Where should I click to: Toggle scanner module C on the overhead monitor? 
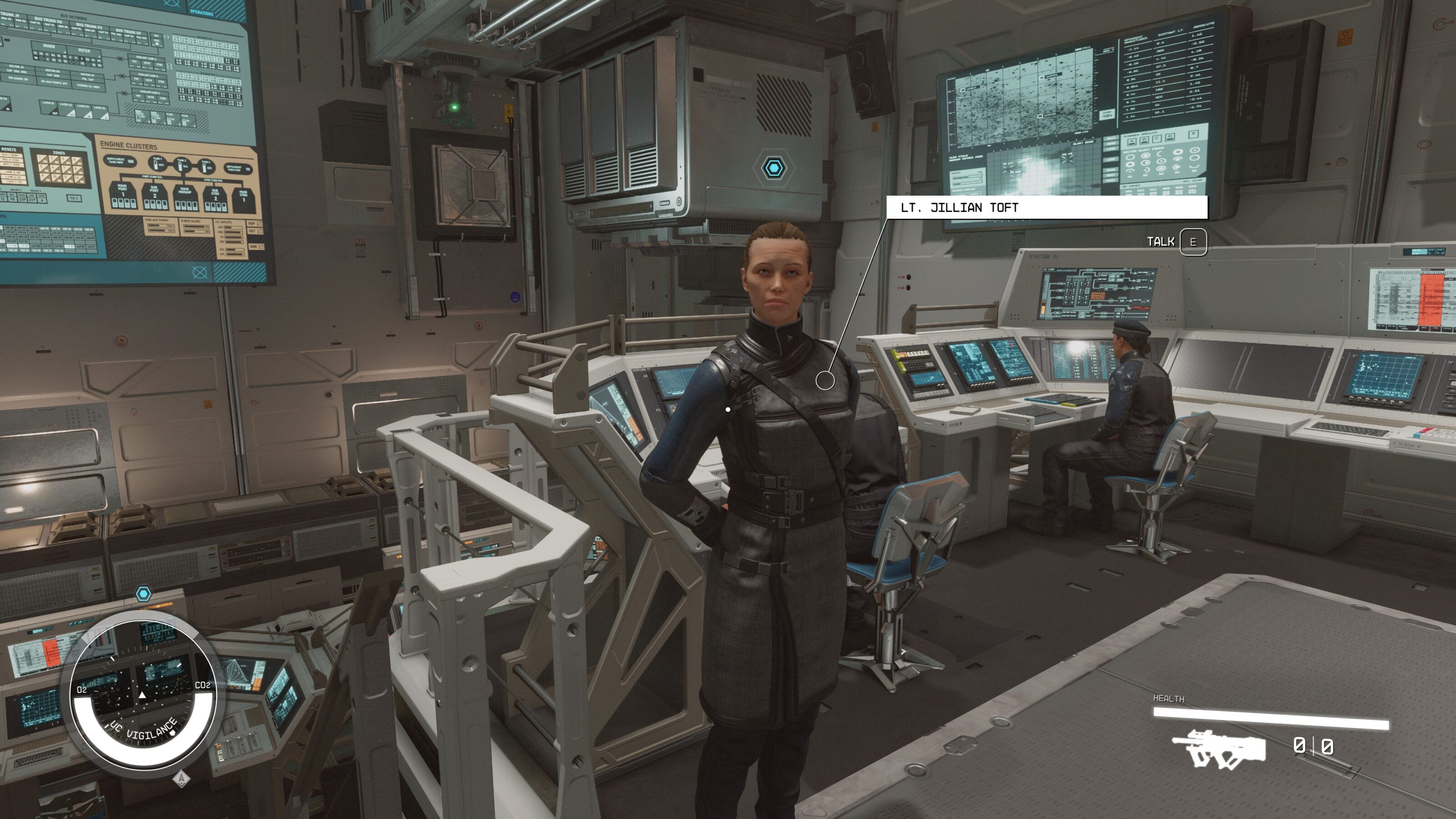click(x=1157, y=140)
